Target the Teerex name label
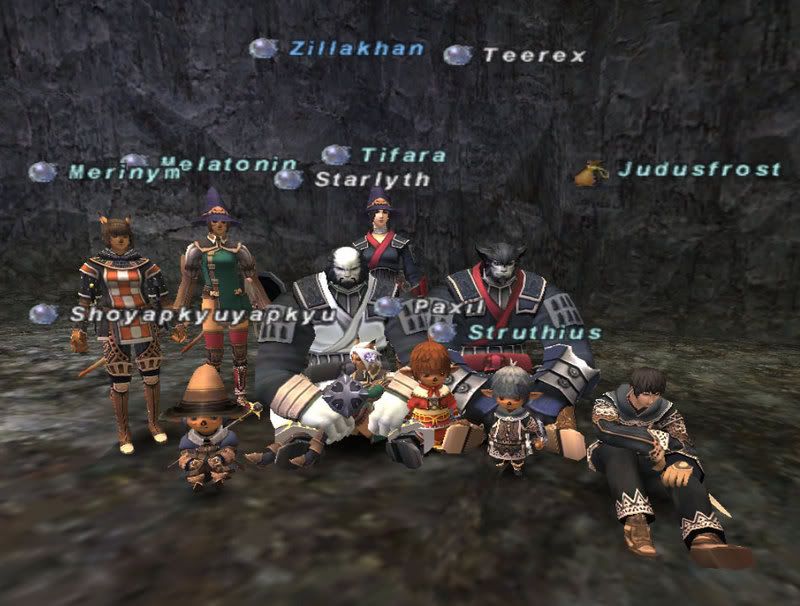The height and width of the screenshot is (606, 800). (x=534, y=55)
